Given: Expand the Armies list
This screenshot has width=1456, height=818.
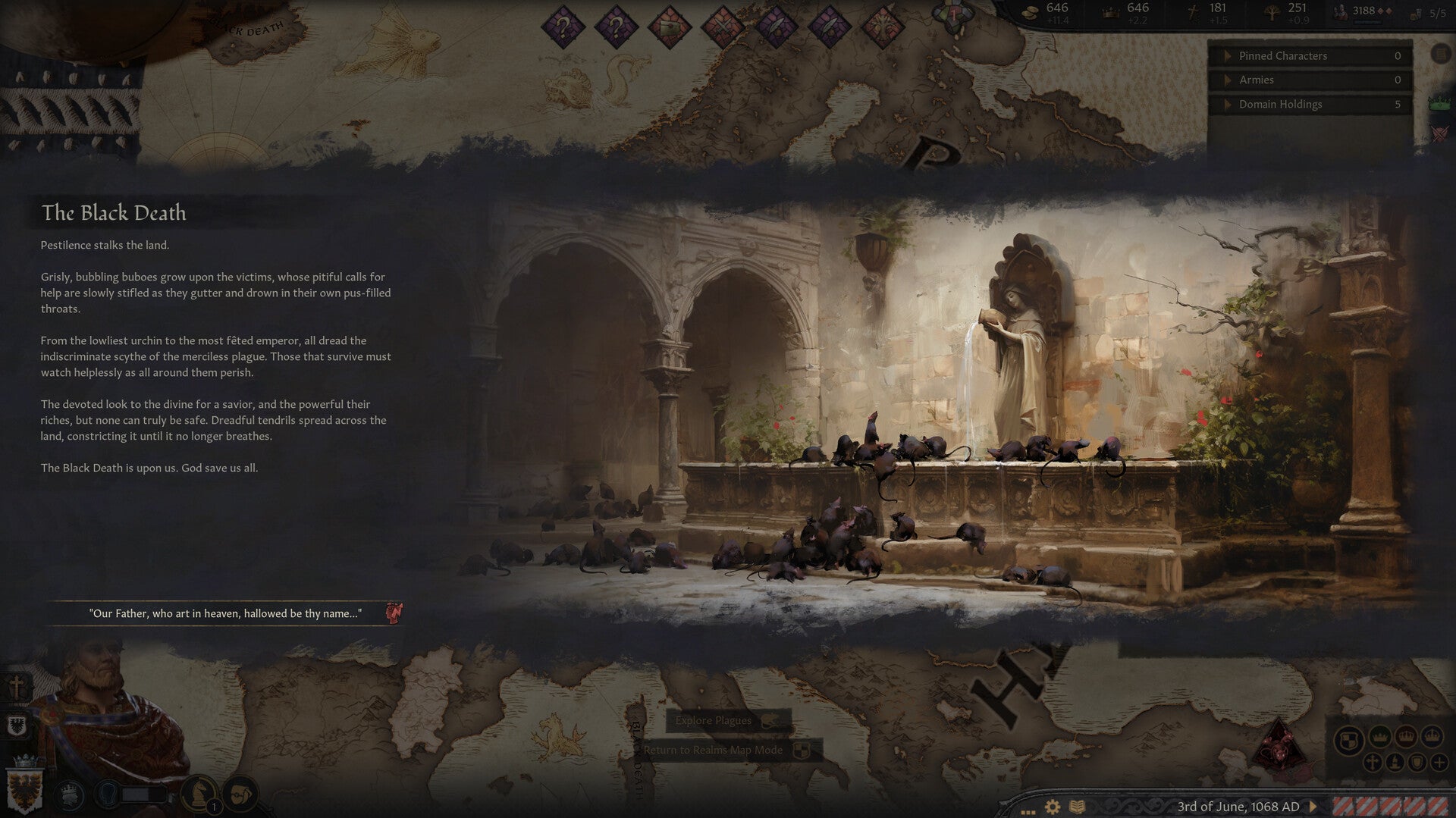Looking at the screenshot, I should point(1228,80).
